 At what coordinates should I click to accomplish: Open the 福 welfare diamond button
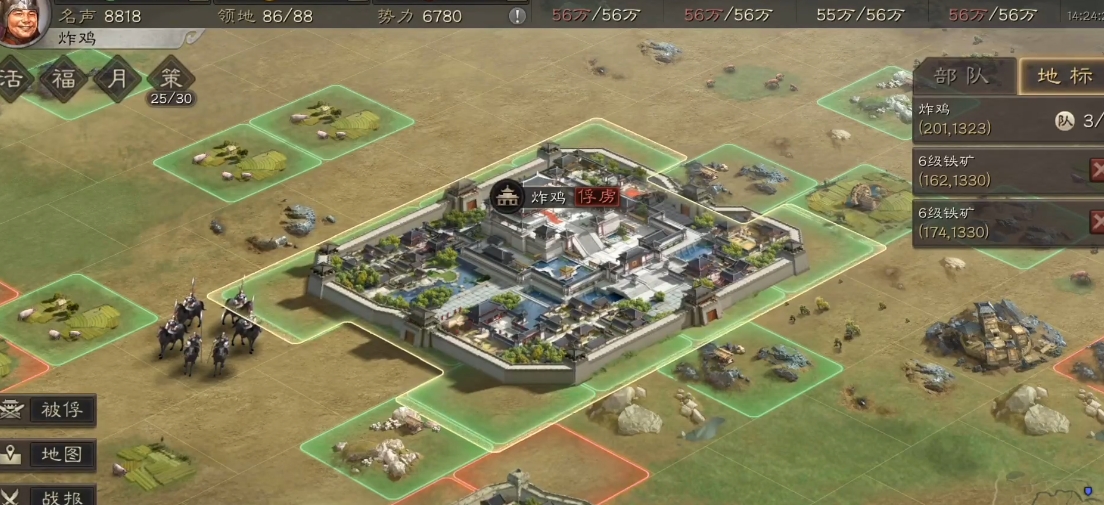(64, 80)
